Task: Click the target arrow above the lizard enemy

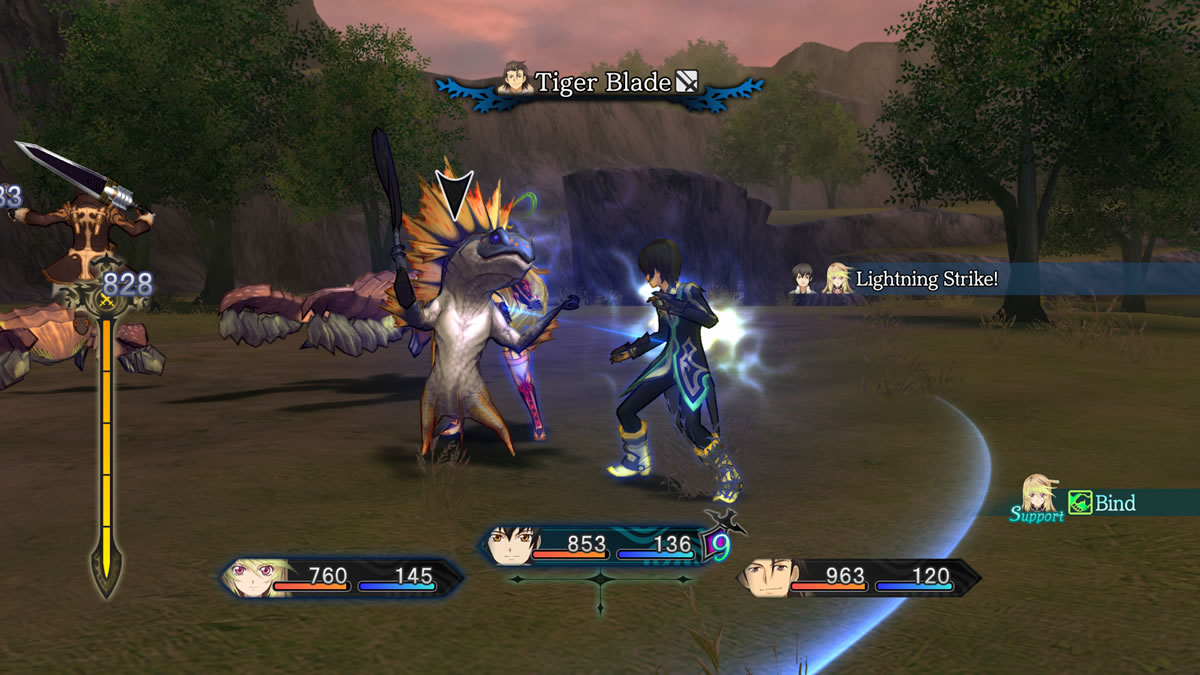Action: click(x=453, y=194)
